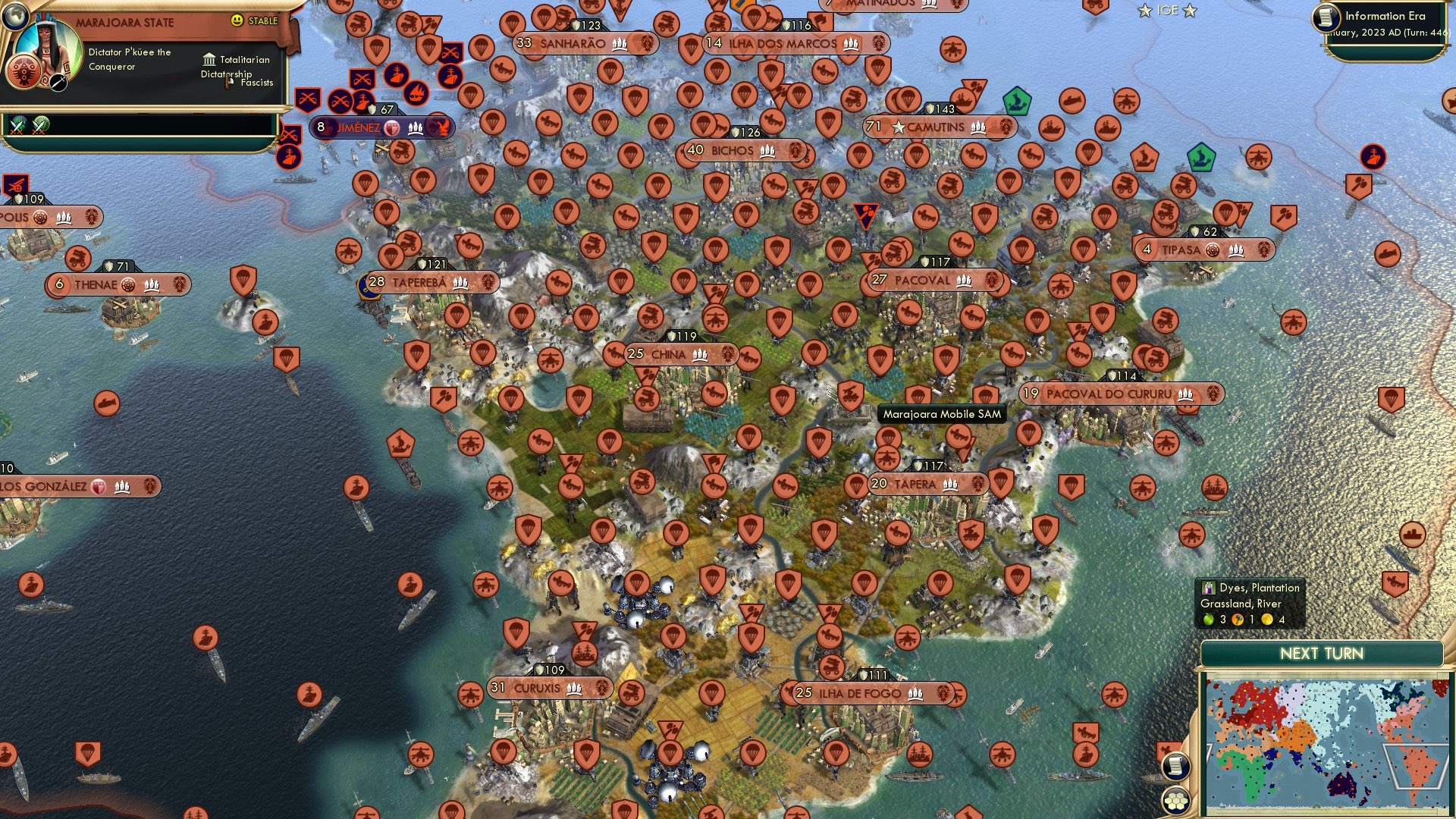Click the star city-state icon on Camutins banner
1456x819 pixels.
(897, 127)
